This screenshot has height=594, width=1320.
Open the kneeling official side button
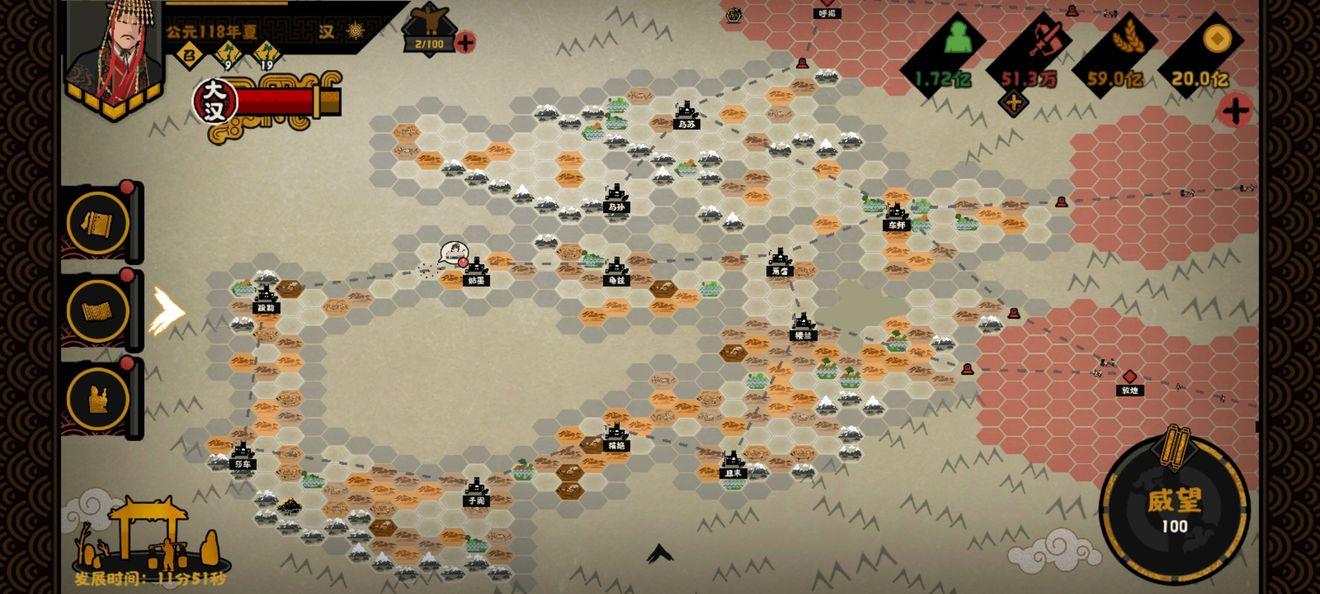click(98, 398)
